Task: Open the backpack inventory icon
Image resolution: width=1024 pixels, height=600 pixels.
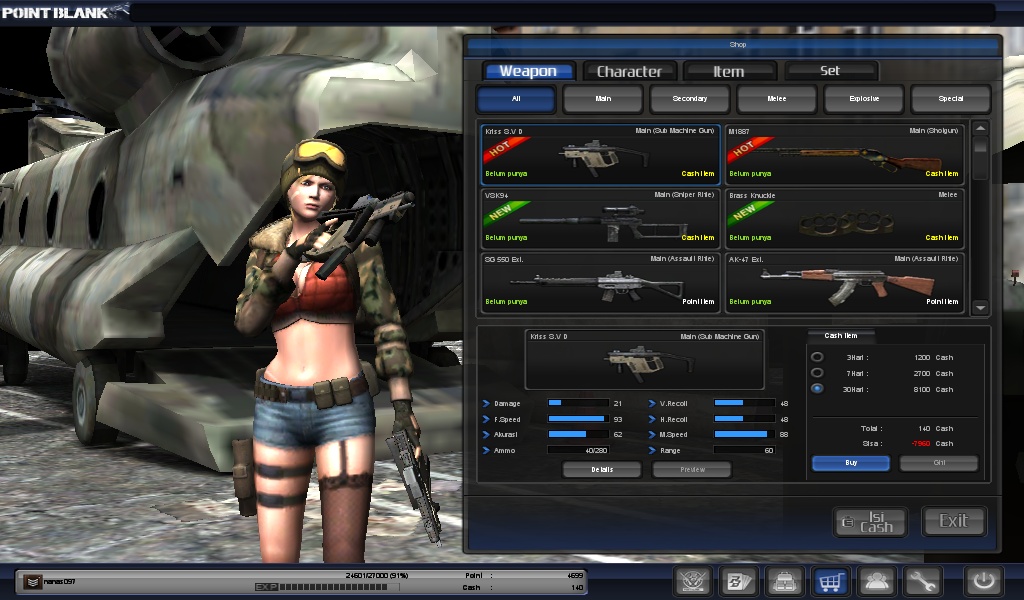Action: [x=783, y=581]
